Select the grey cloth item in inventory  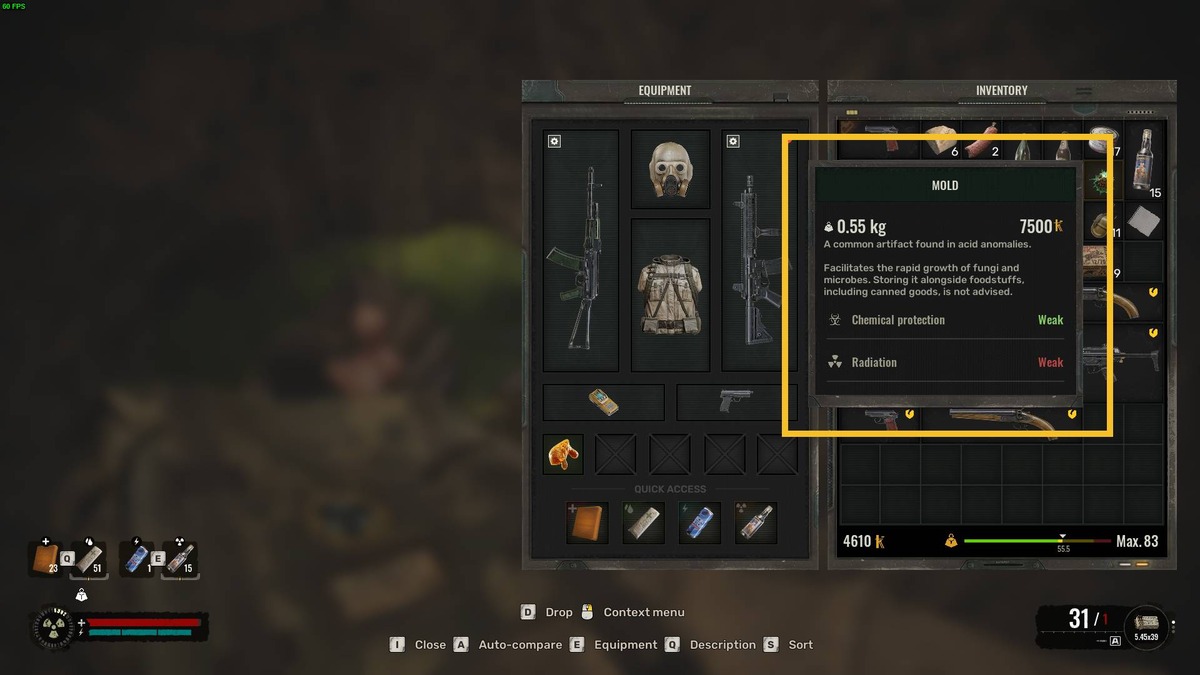[1143, 221]
